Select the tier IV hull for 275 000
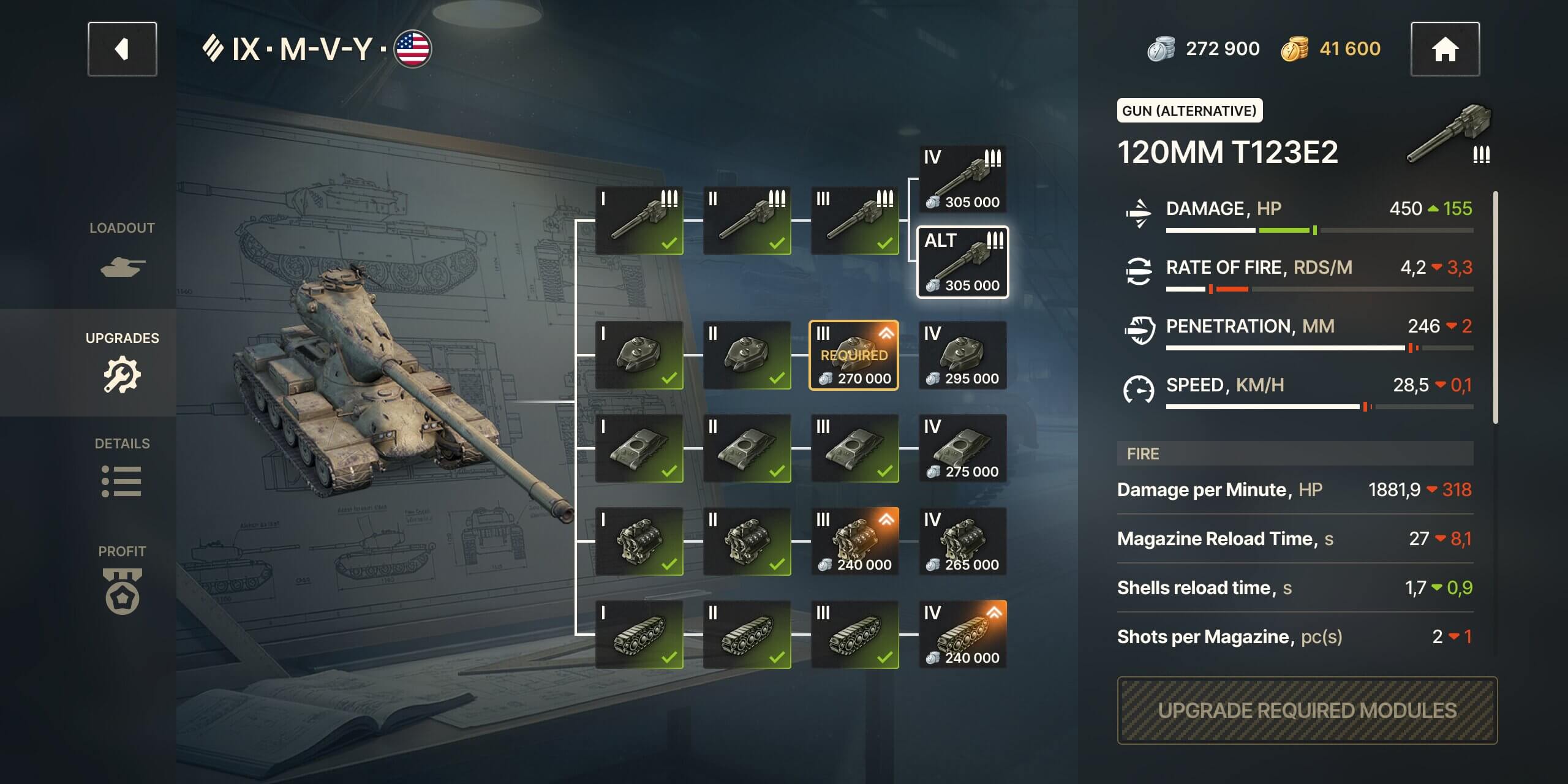Image resolution: width=1568 pixels, height=784 pixels. 962,448
